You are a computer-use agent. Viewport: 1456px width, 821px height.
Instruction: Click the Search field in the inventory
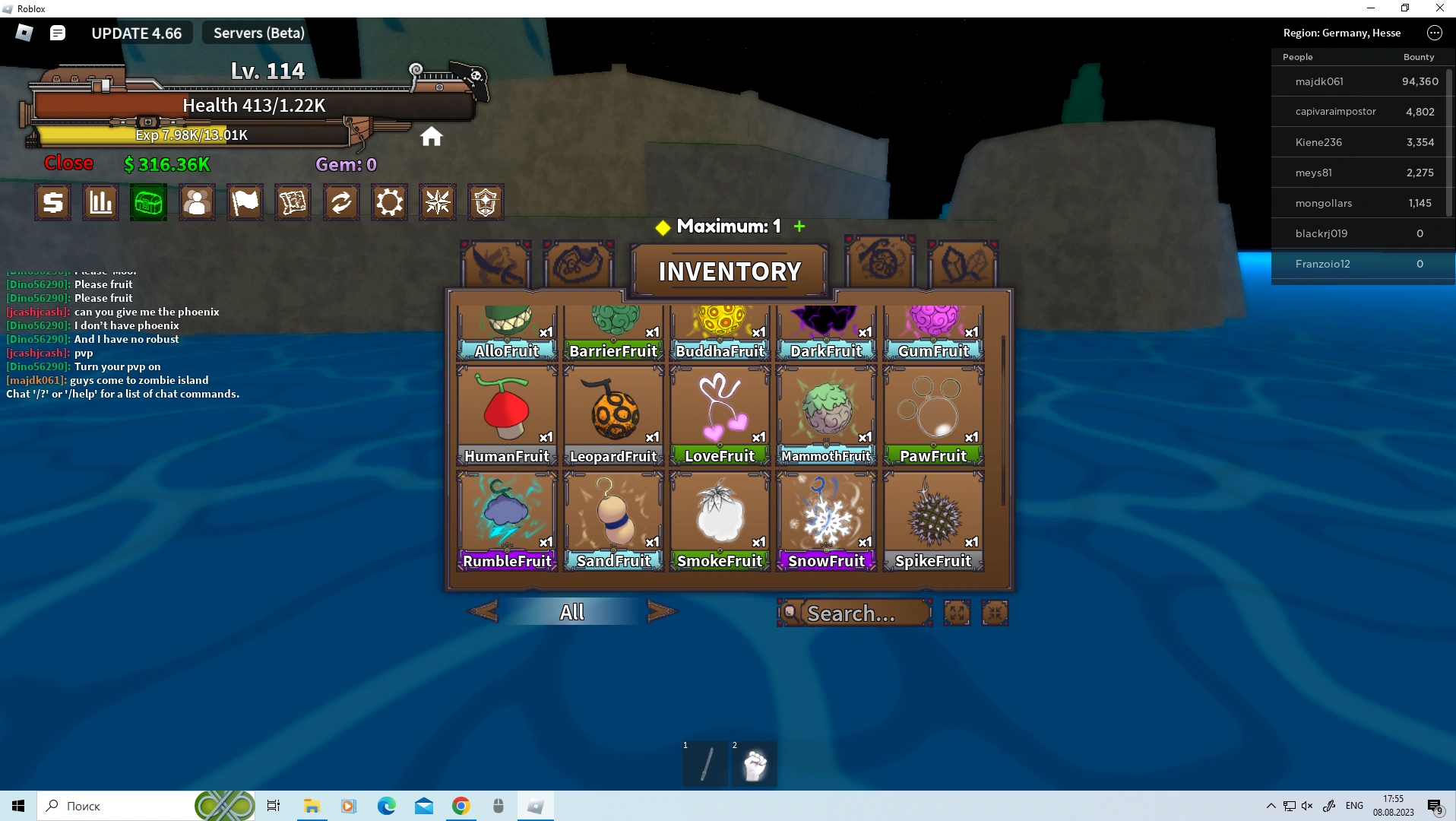(853, 613)
